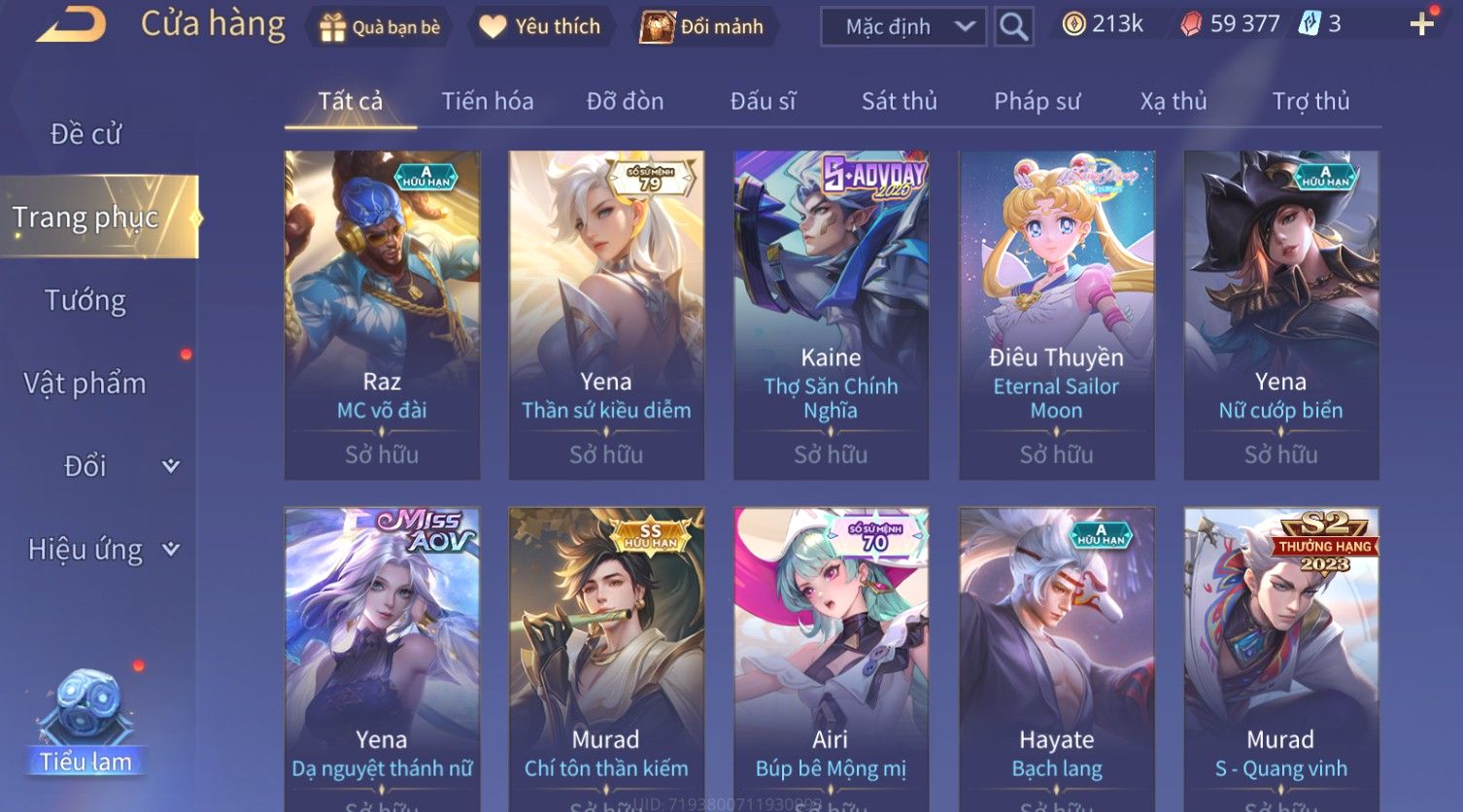Open the Yêu thích favorites list
This screenshot has width=1463, height=812.
point(540,26)
